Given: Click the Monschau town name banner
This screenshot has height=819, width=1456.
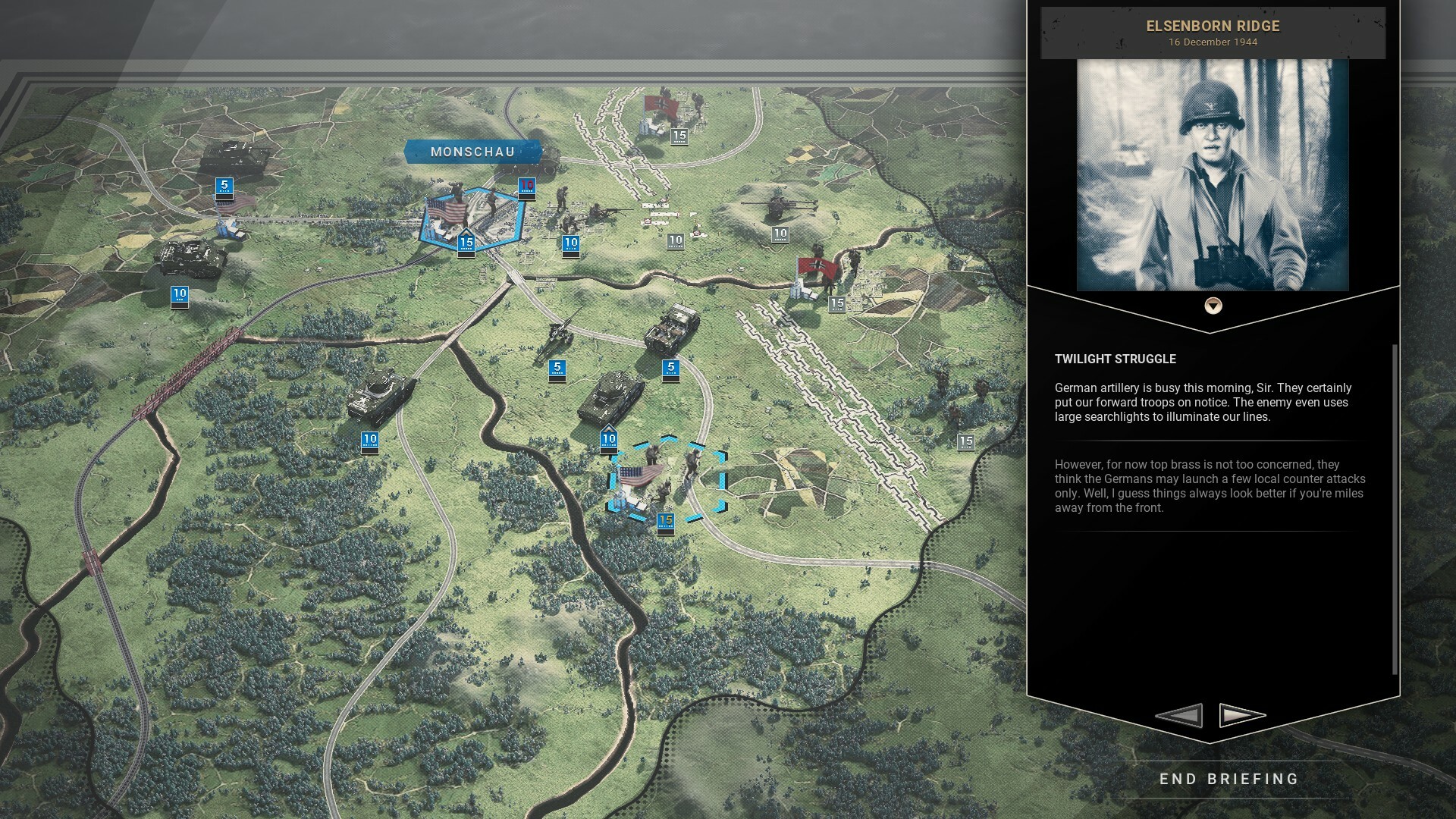Looking at the screenshot, I should pyautogui.click(x=472, y=152).
